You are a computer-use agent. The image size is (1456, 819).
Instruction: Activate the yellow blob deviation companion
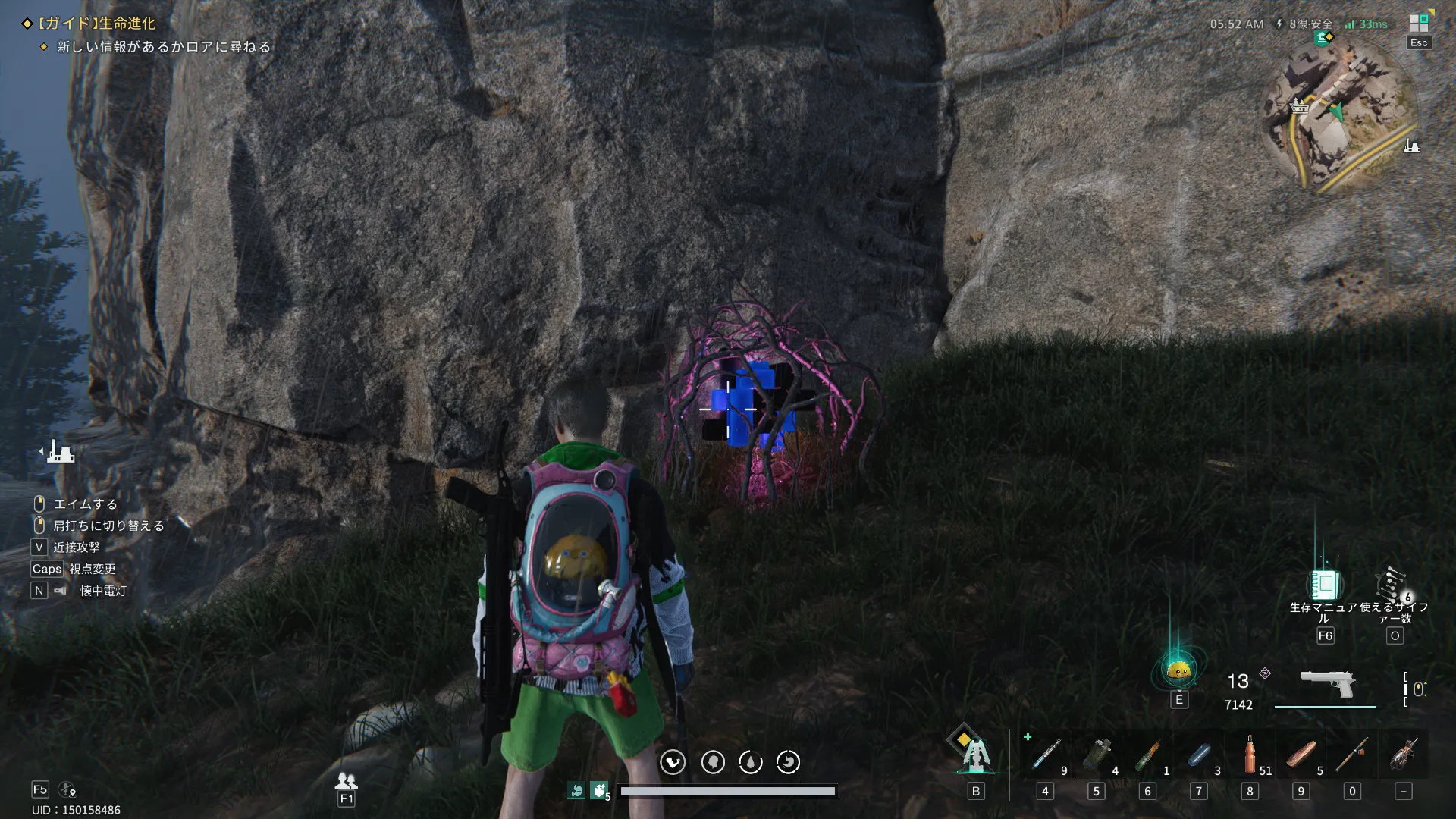pos(1178,669)
